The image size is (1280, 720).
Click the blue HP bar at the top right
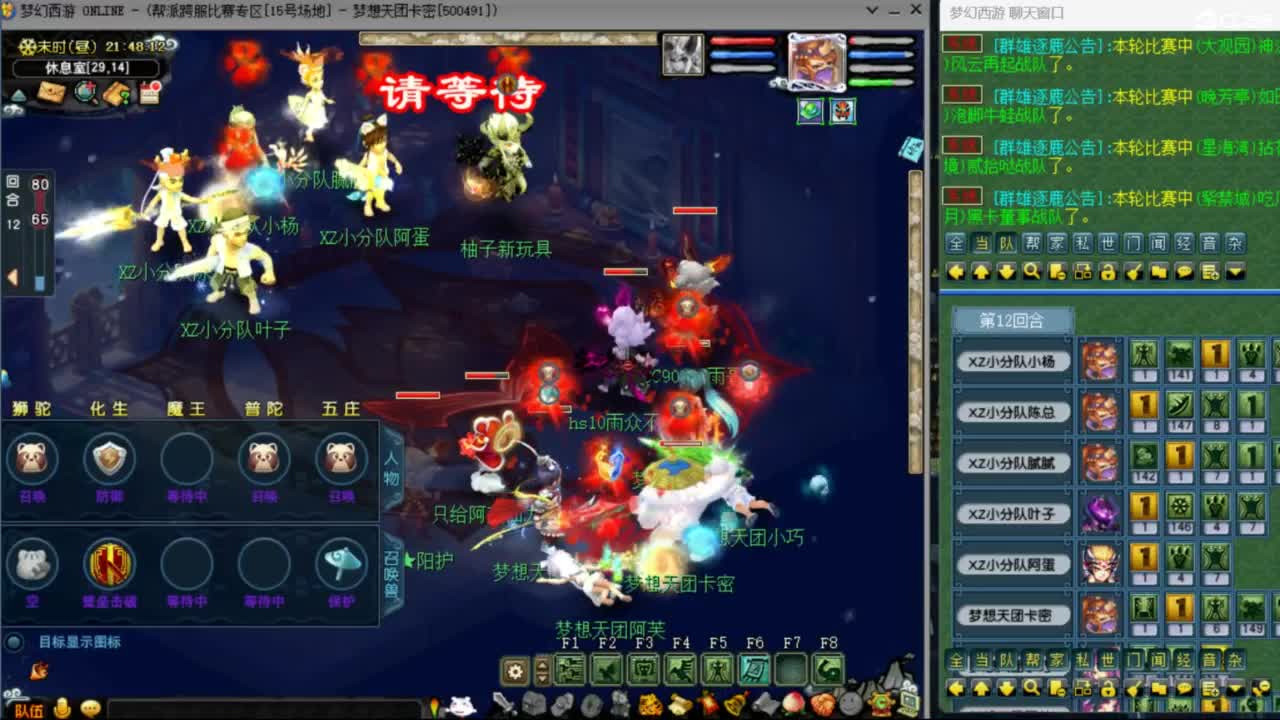pos(882,54)
